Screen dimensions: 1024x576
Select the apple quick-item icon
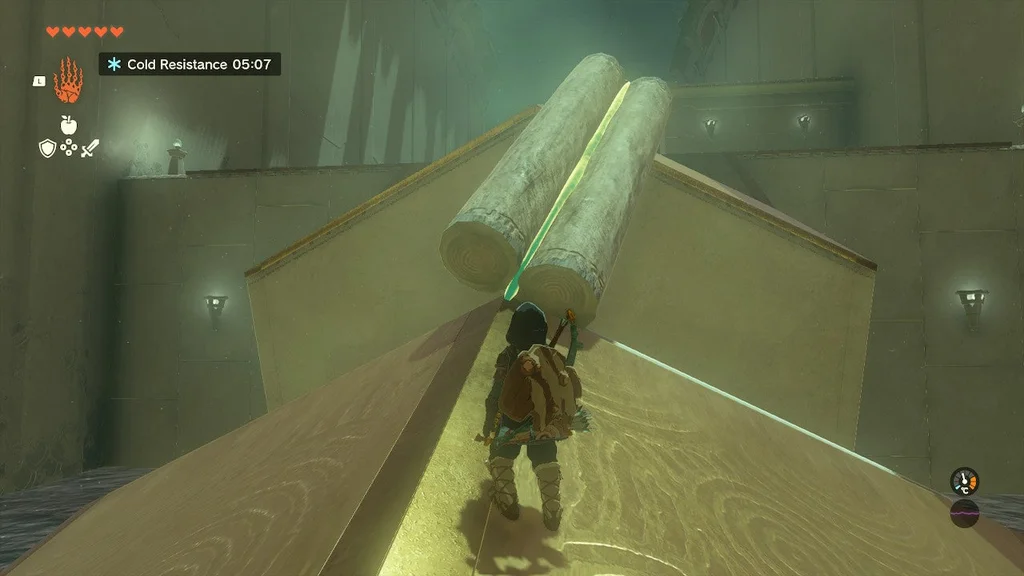pyautogui.click(x=68, y=124)
